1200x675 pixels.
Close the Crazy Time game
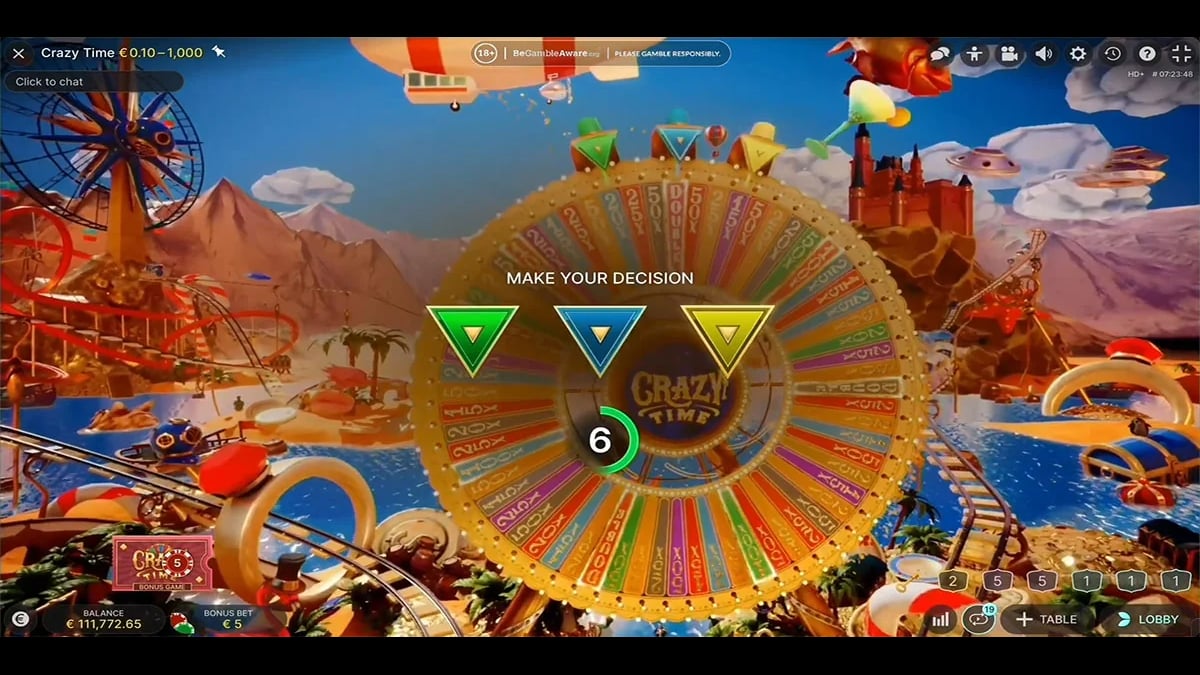point(18,53)
